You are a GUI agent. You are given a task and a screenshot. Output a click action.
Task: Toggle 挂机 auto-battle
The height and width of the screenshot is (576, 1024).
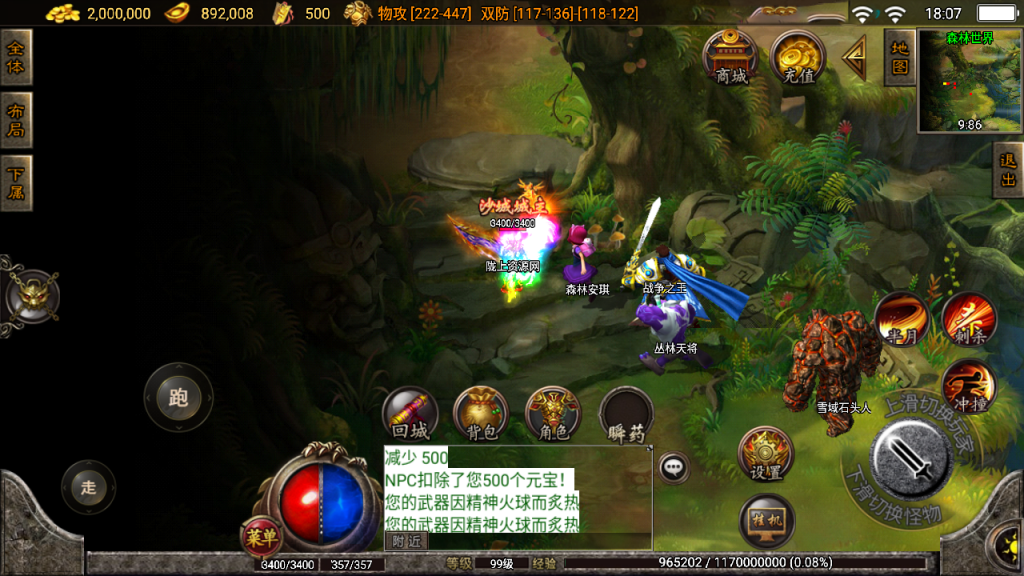coord(766,521)
